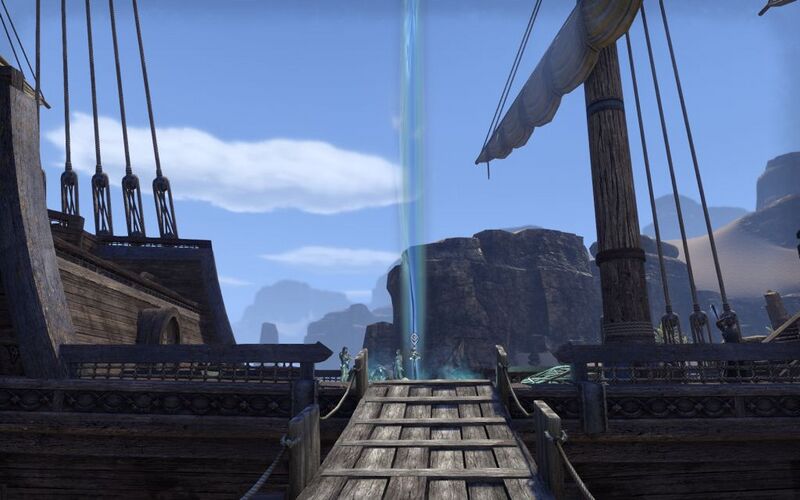The height and width of the screenshot is (500, 800).
Task: Click the diamond quest marker at the light beam
Action: (x=414, y=338)
